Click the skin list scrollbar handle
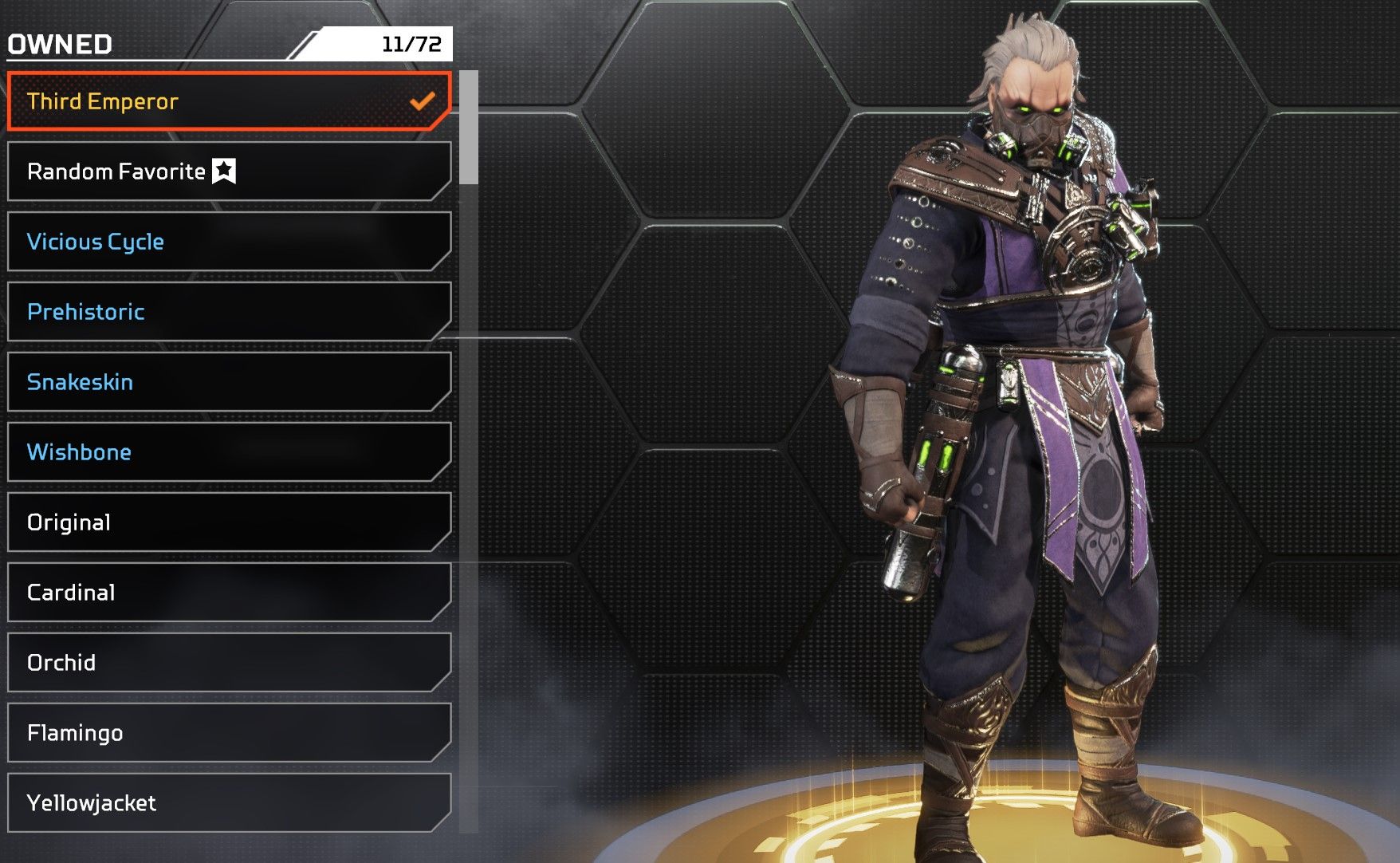The width and height of the screenshot is (1400, 863). tap(469, 128)
